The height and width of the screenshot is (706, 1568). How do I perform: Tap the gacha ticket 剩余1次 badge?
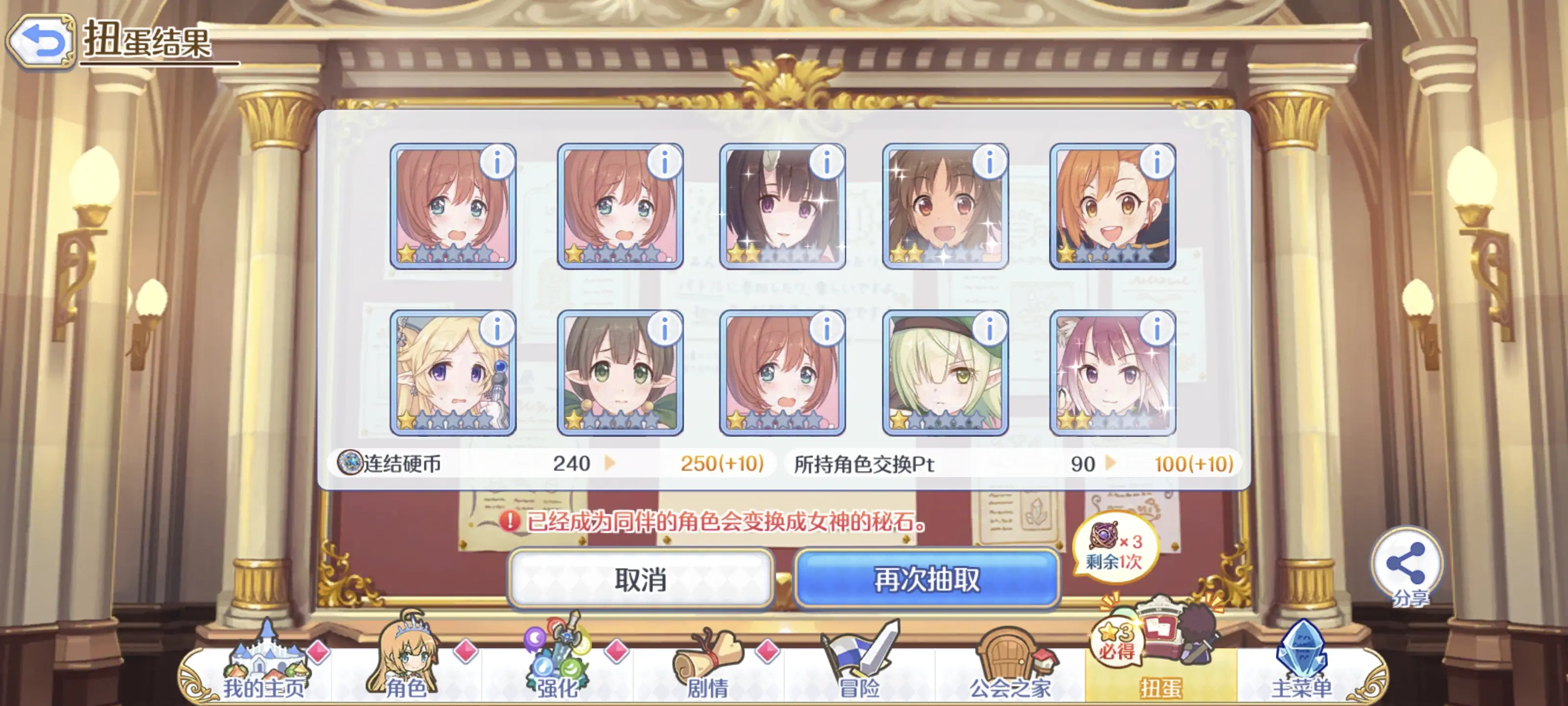point(1116,548)
